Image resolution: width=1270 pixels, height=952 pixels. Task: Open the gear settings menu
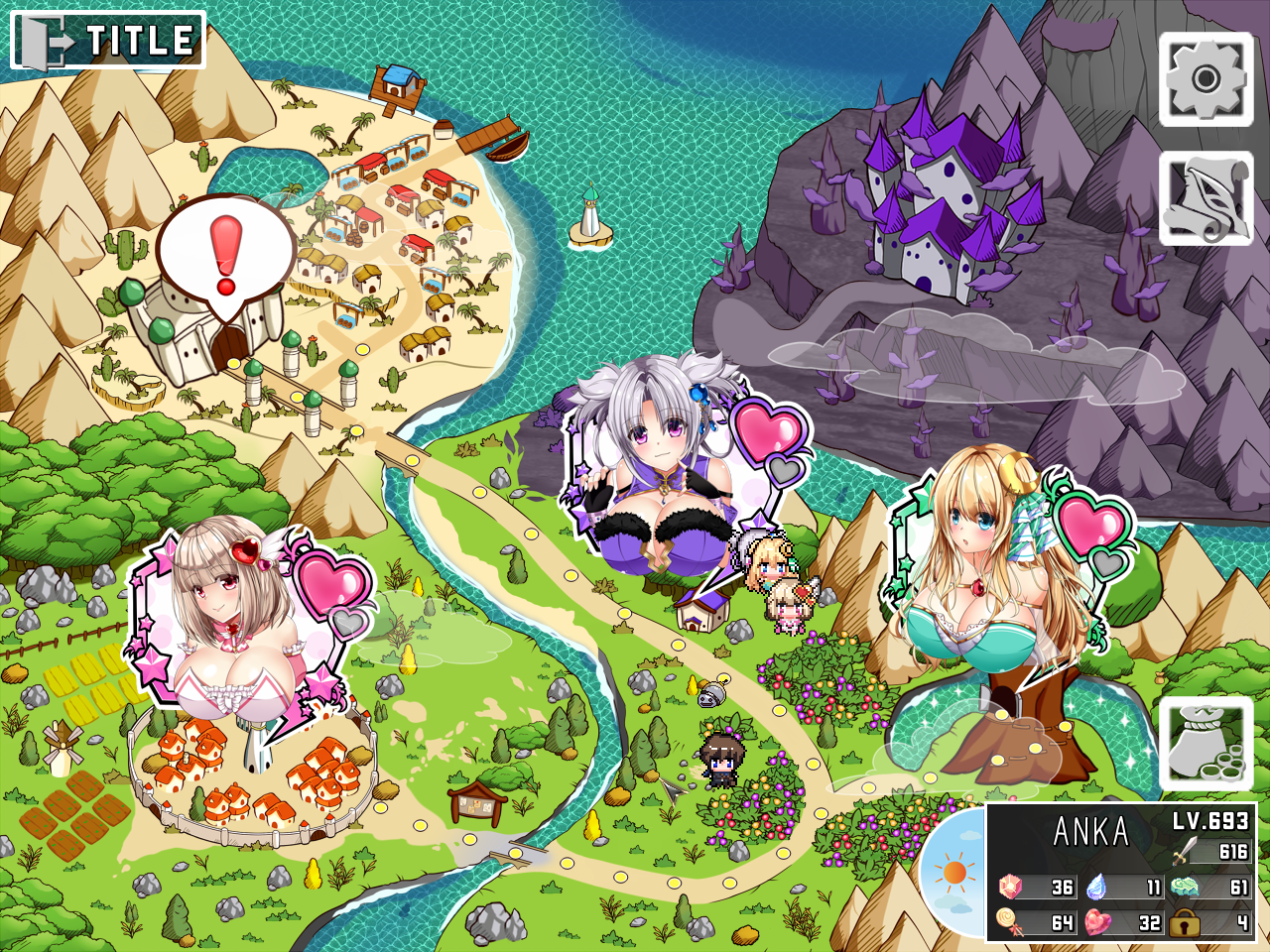click(x=1206, y=79)
